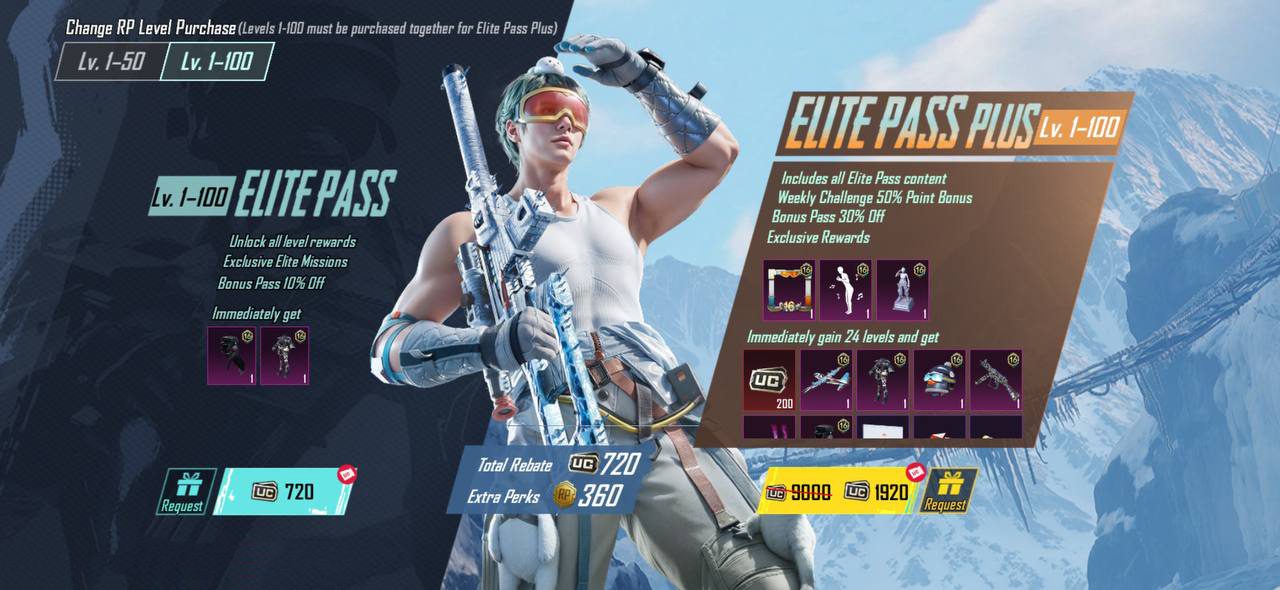Preview the dancing emote reward

point(846,290)
